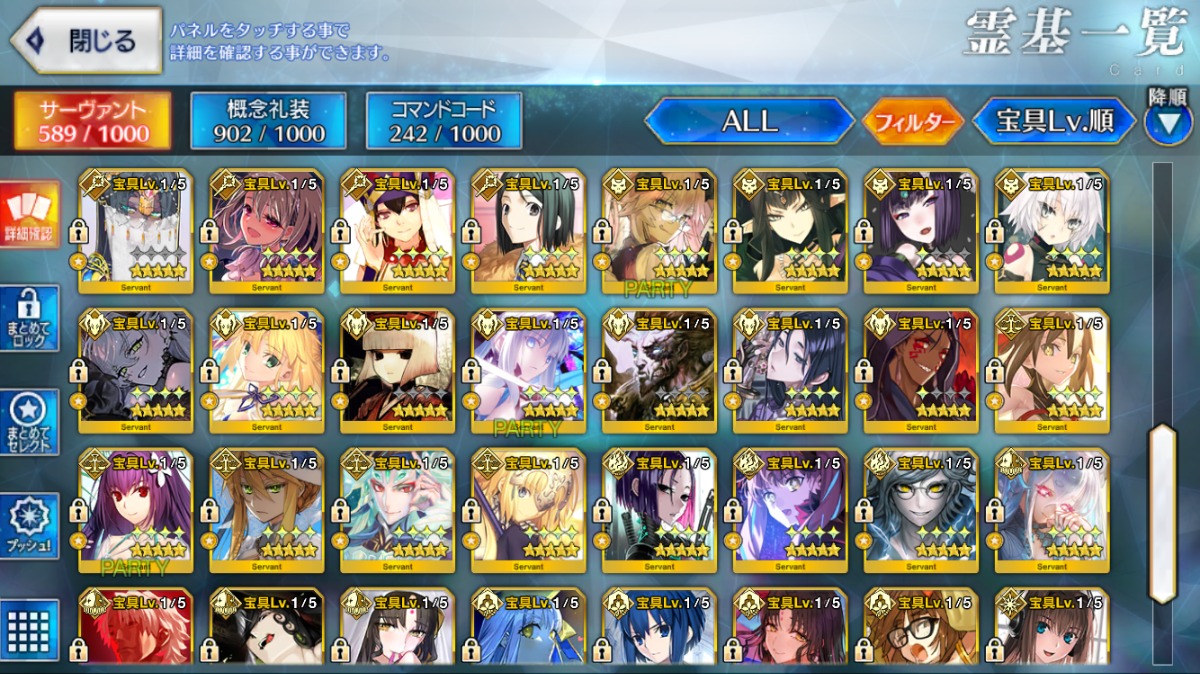Switch to the サーヴァント tab

coord(92,121)
